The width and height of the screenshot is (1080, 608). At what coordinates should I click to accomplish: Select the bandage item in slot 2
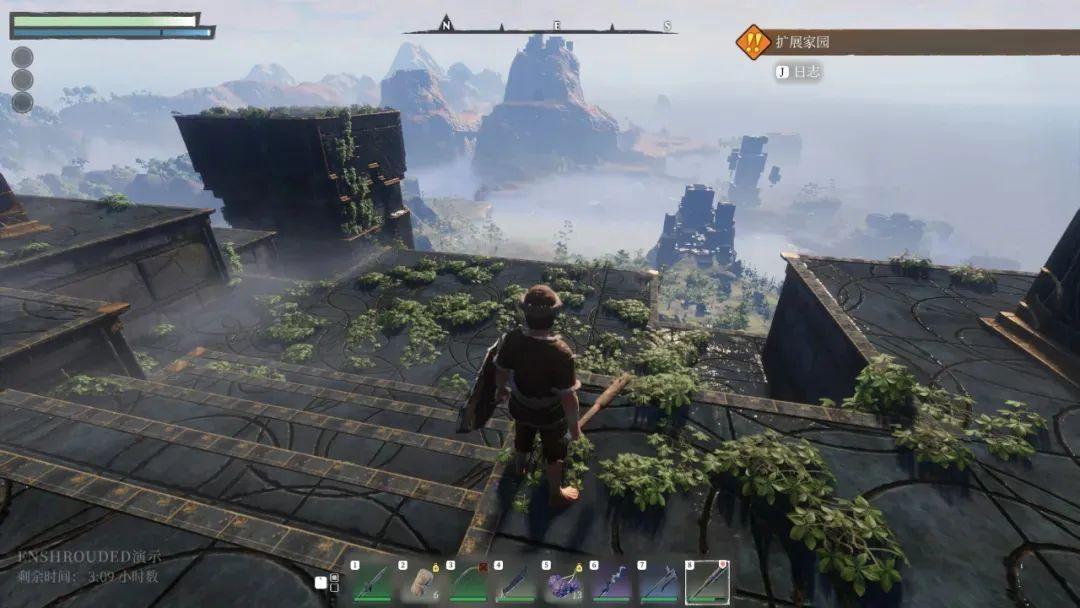click(418, 582)
